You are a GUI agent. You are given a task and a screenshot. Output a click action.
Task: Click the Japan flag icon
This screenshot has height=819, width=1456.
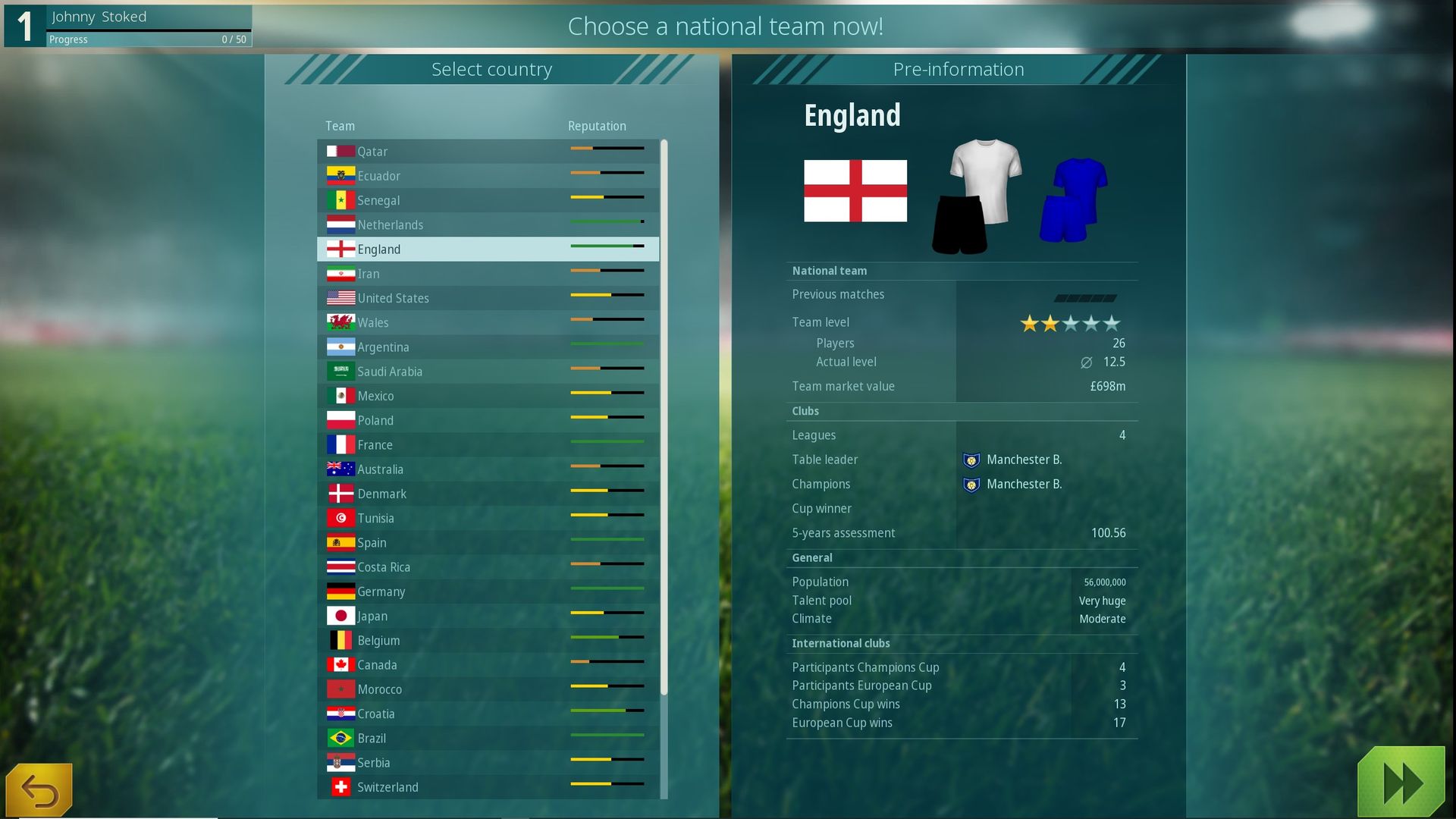tap(340, 616)
